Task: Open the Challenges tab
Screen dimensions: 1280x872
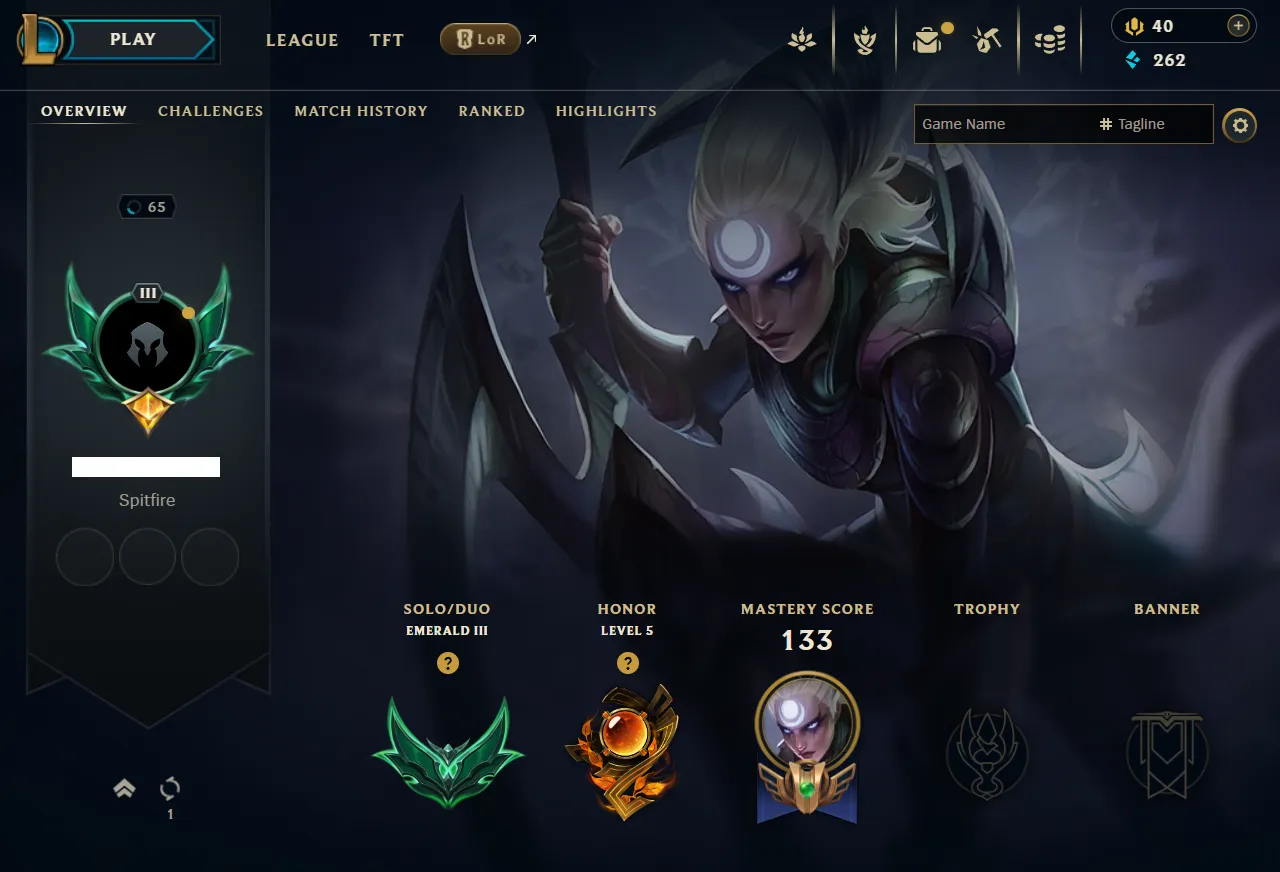Action: (x=210, y=111)
